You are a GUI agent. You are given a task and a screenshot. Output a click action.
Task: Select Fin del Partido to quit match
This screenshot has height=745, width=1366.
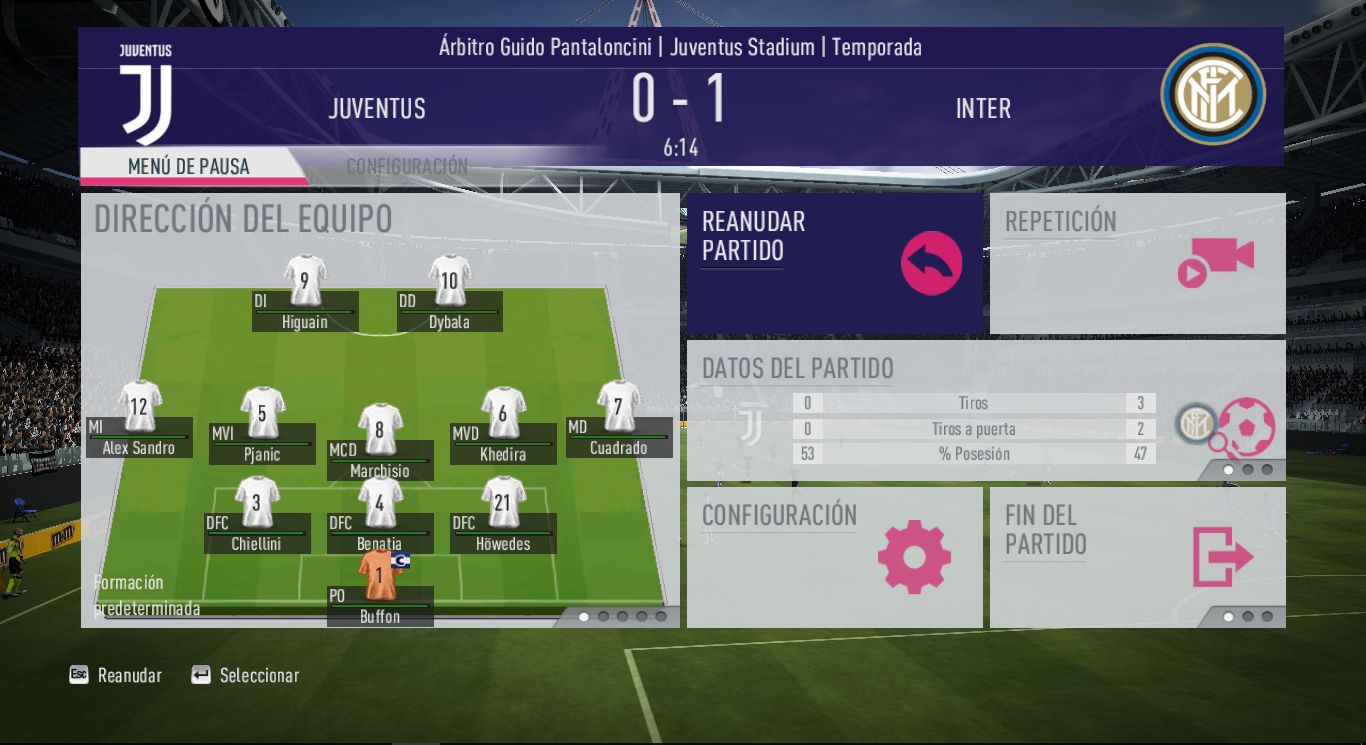[x=1137, y=556]
